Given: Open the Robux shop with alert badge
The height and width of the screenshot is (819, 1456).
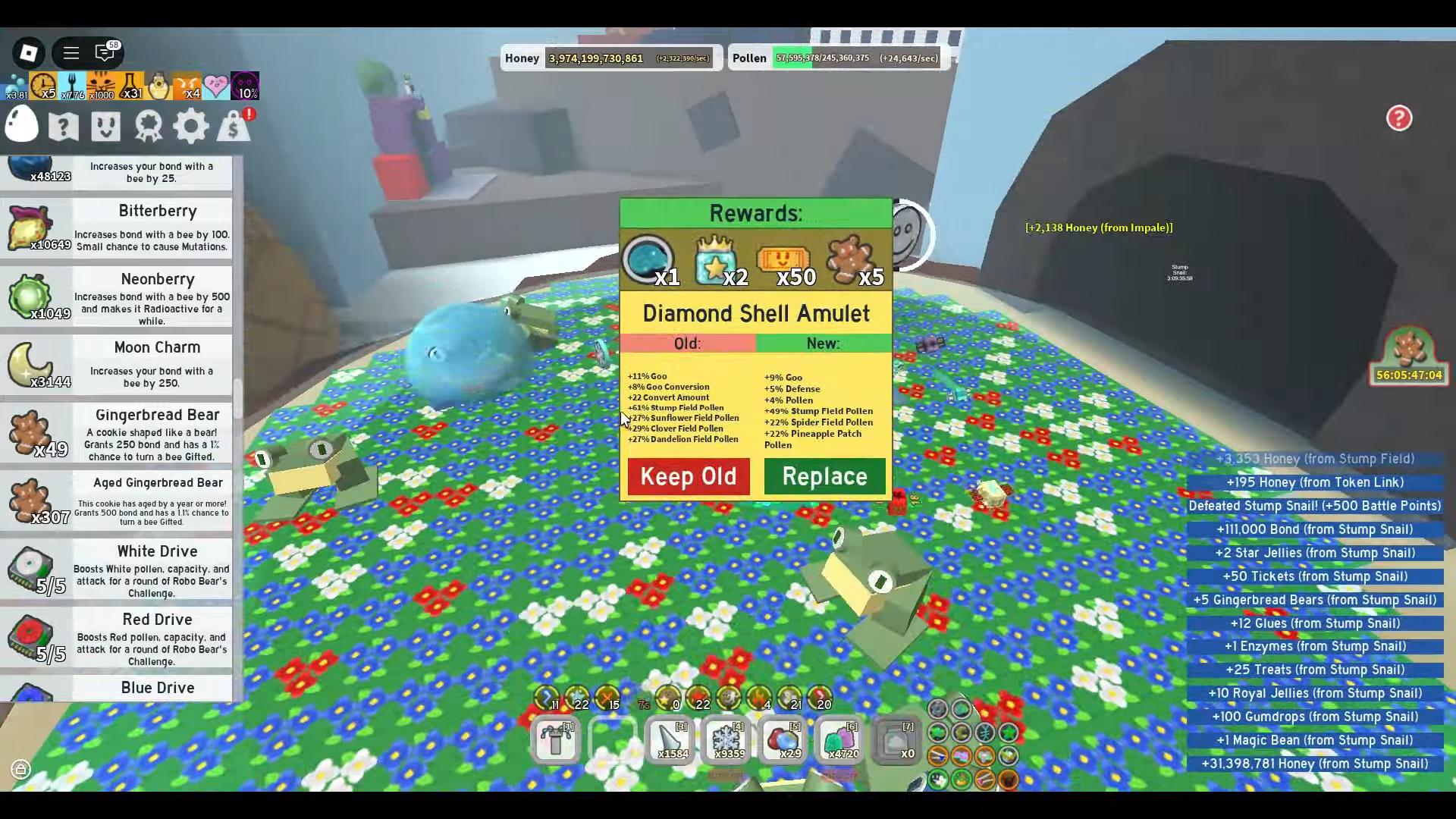Looking at the screenshot, I should pyautogui.click(x=234, y=125).
